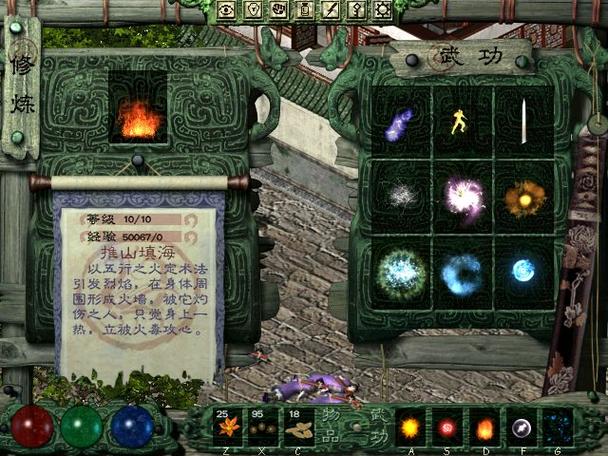Use the brown pills item with count 95
This screenshot has width=608, height=456.
263,427
